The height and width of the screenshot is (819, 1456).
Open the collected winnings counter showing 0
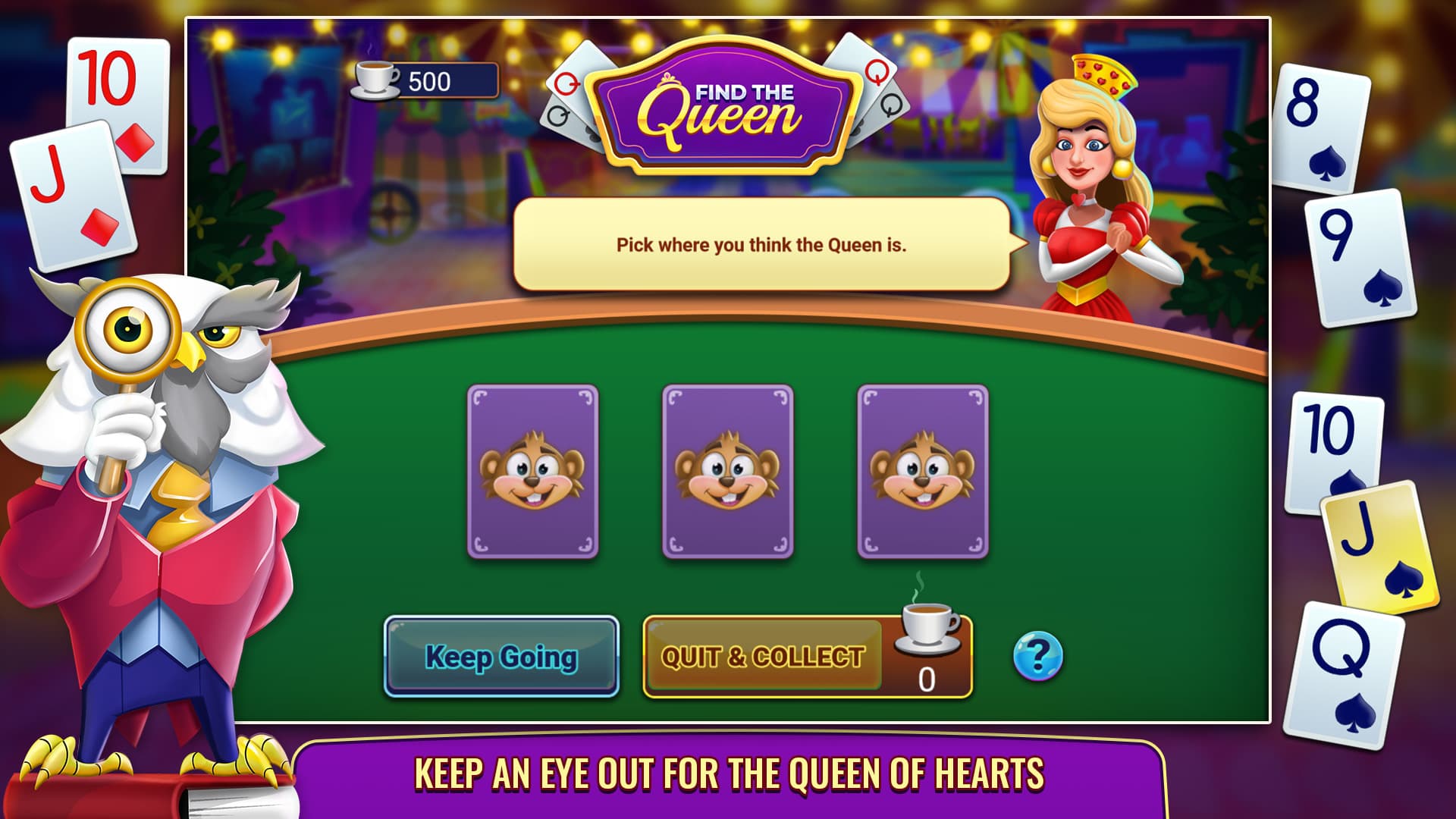pyautogui.click(x=926, y=680)
